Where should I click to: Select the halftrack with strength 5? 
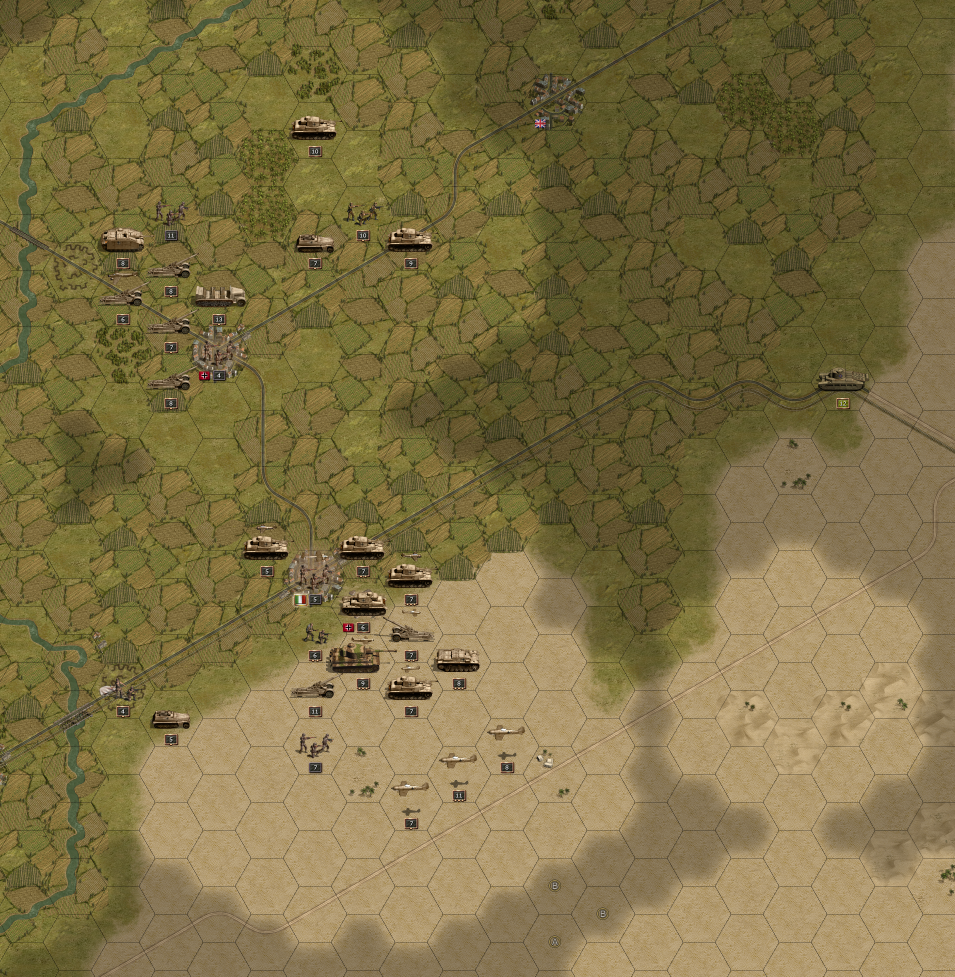171,718
